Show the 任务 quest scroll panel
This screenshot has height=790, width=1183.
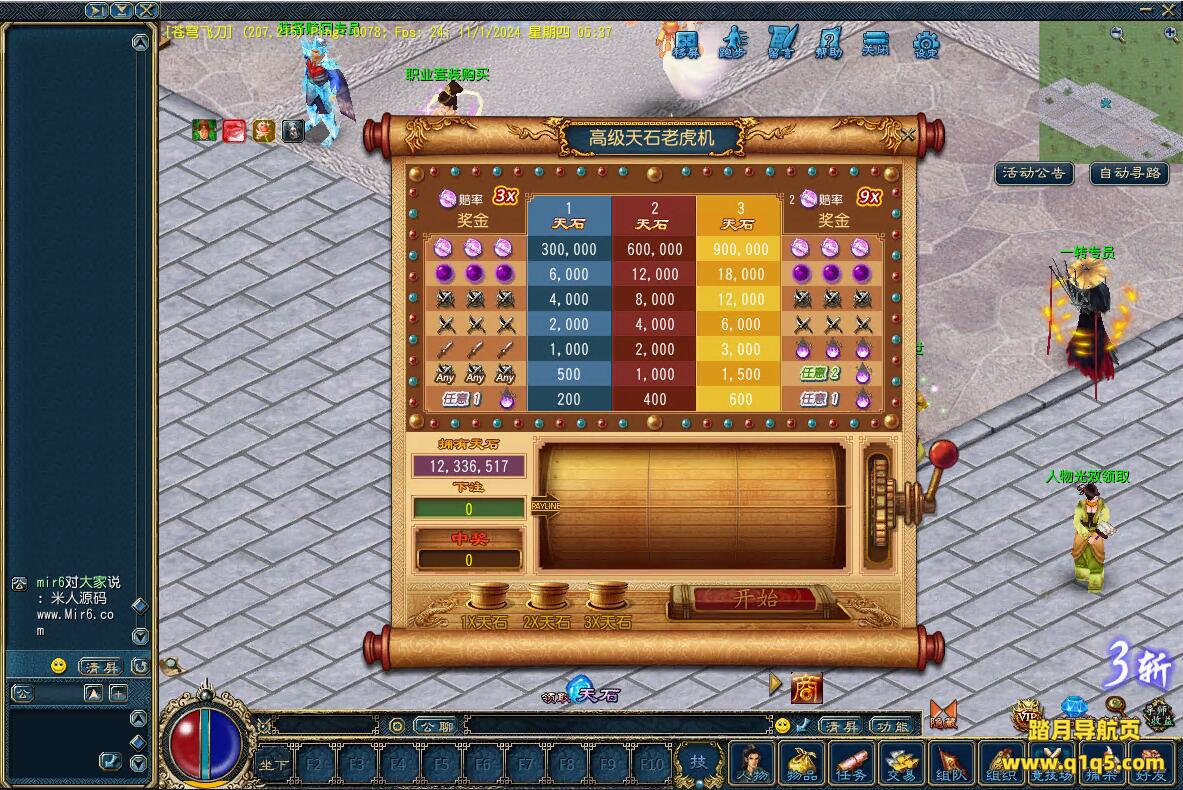[x=851, y=763]
